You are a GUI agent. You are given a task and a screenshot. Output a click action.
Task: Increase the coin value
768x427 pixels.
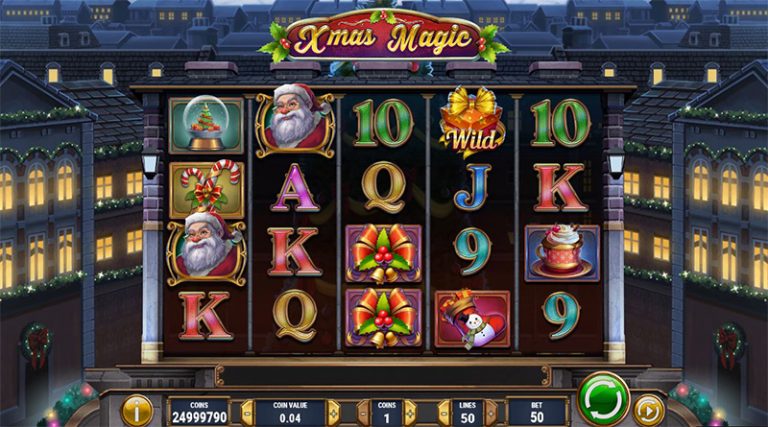tap(334, 412)
